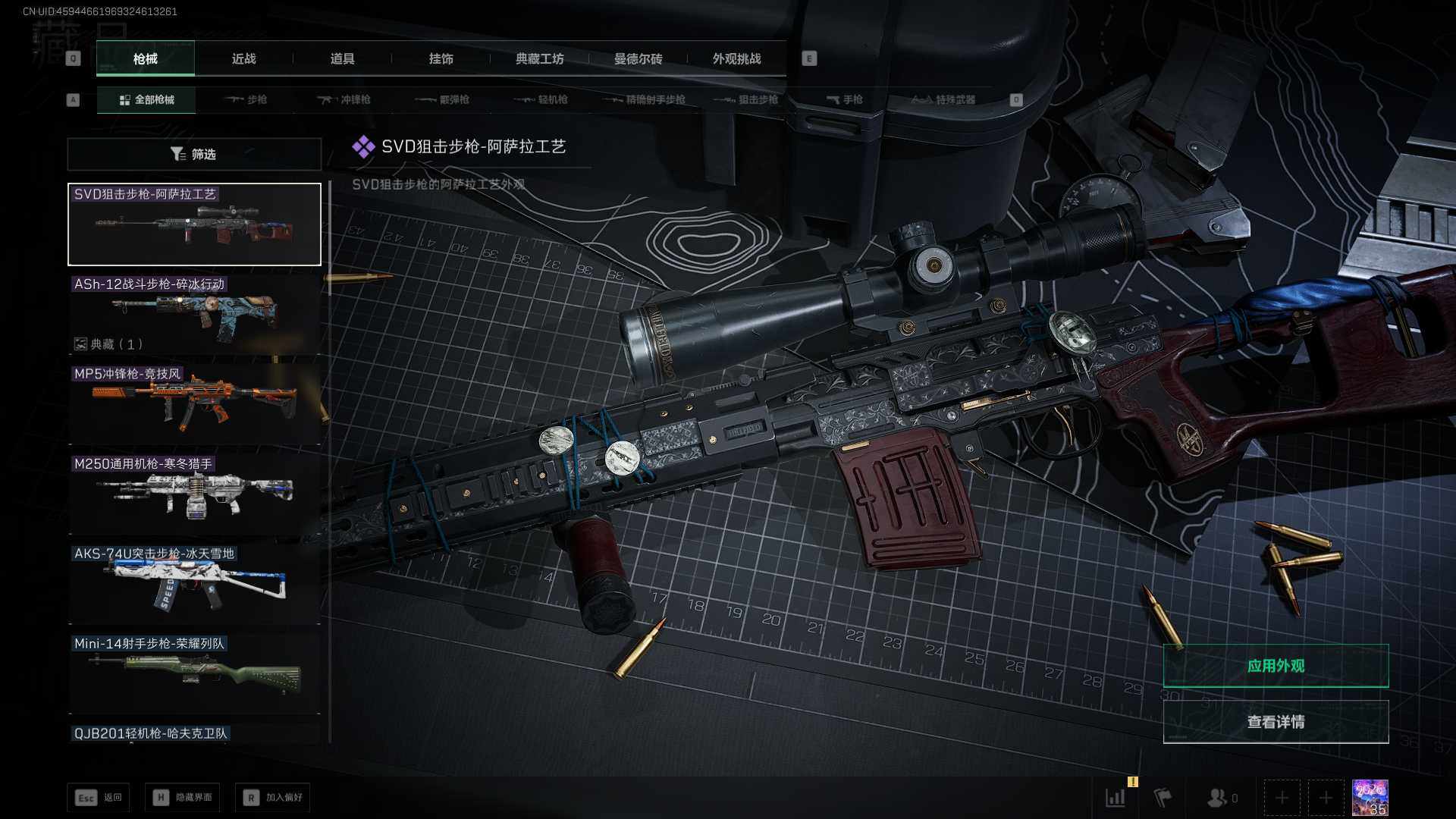Pick the M250 寒冬猎手 skin
Image resolution: width=1456 pixels, height=819 pixels.
pyautogui.click(x=194, y=494)
